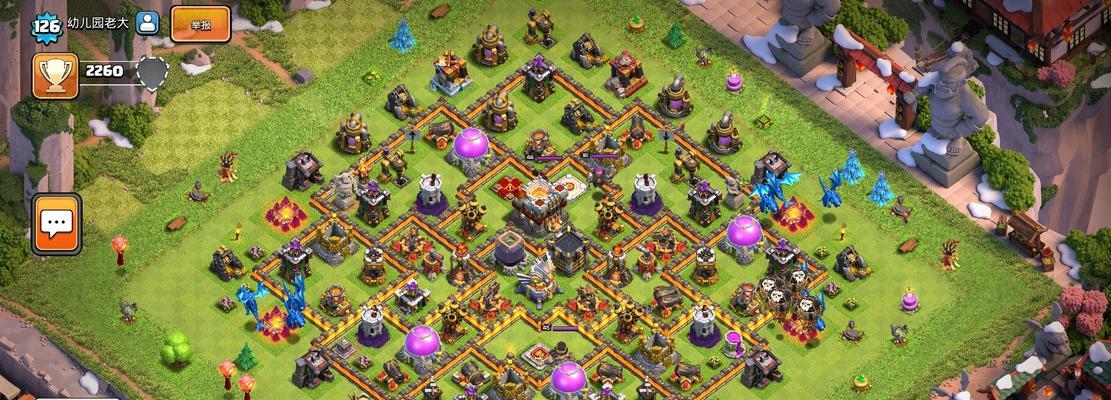This screenshot has height=400, width=1111.
Task: Tap the empty league shield badge
Action: [151, 73]
